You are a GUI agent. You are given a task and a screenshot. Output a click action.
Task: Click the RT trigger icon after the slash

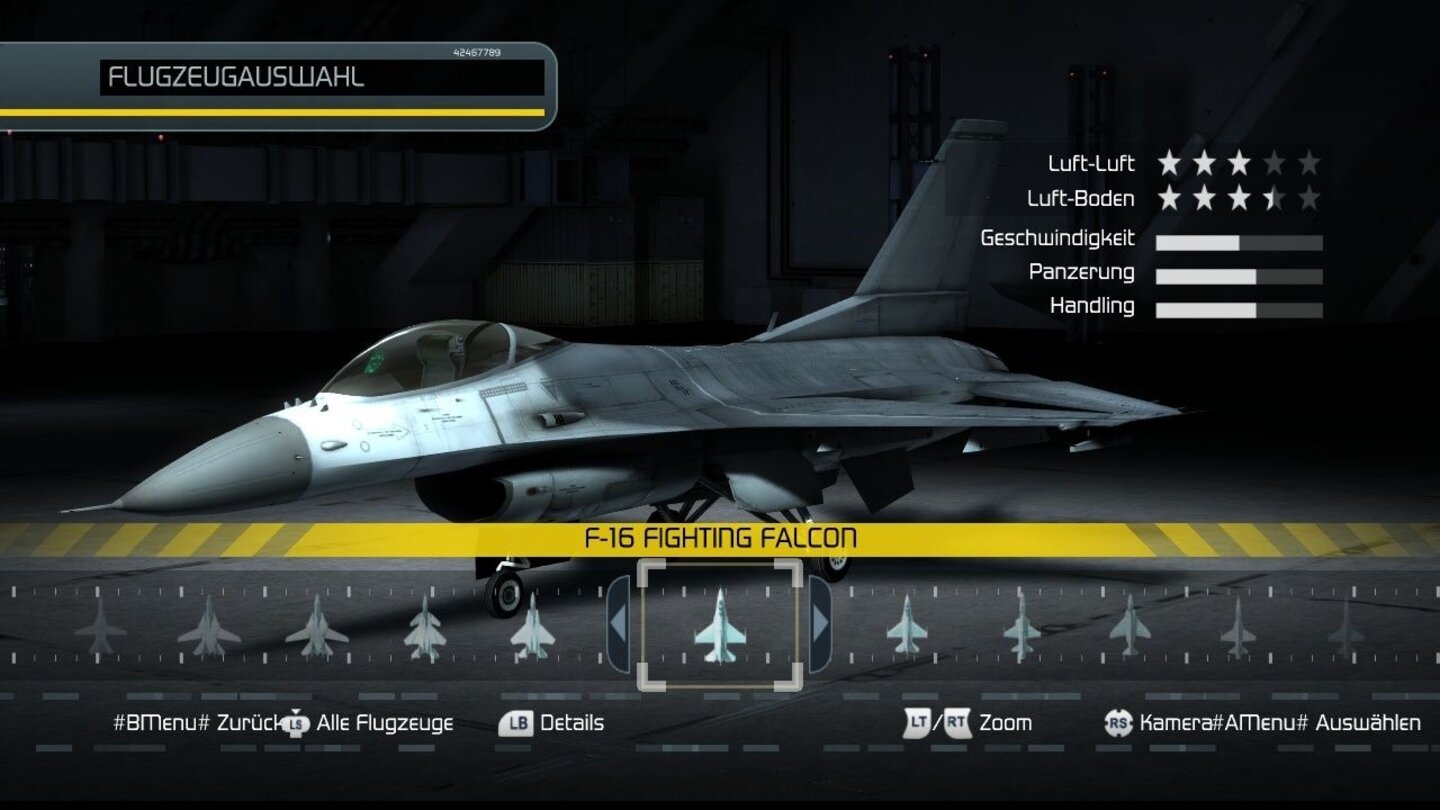[x=955, y=722]
